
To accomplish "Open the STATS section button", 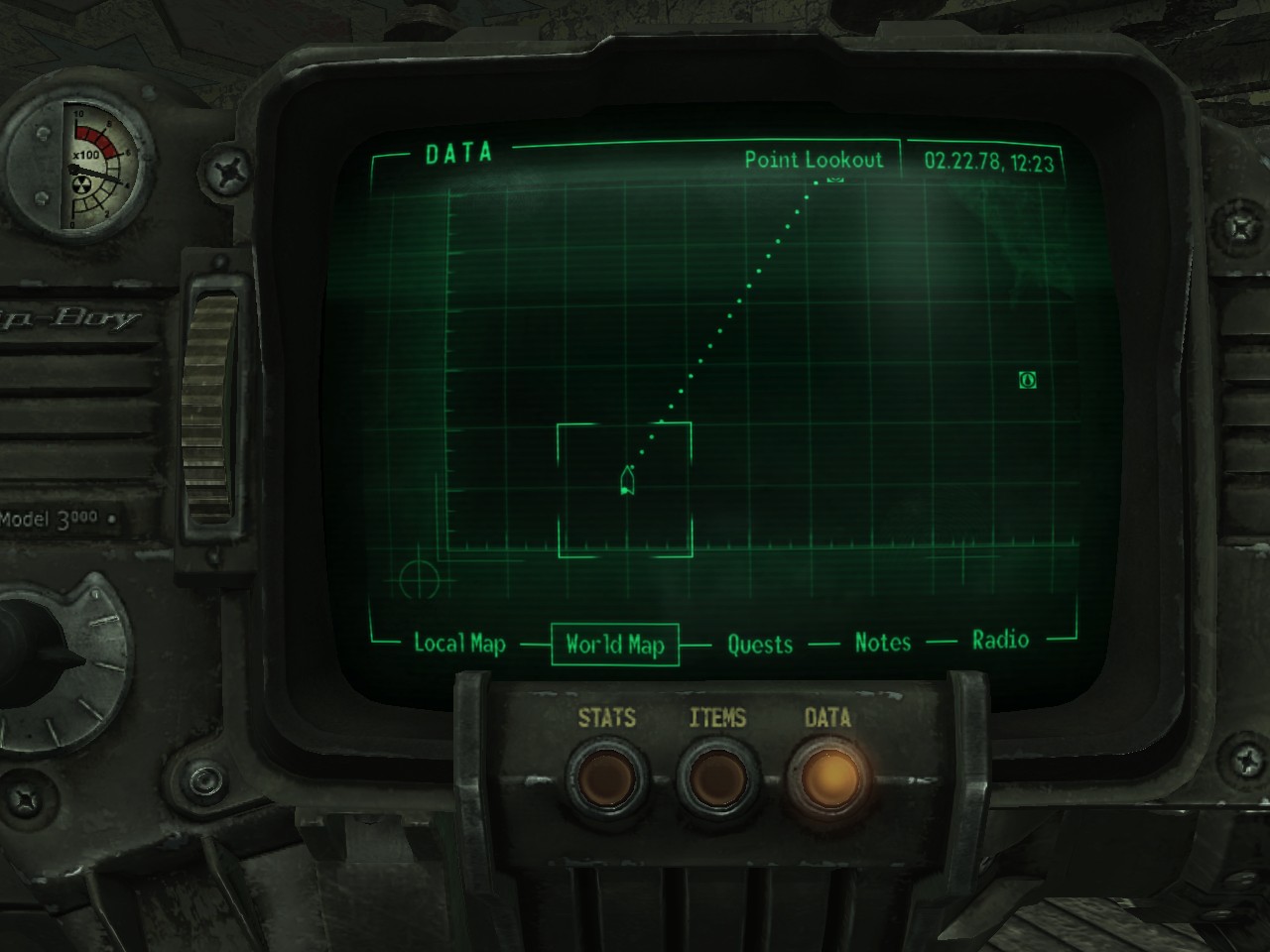I will pyautogui.click(x=607, y=776).
